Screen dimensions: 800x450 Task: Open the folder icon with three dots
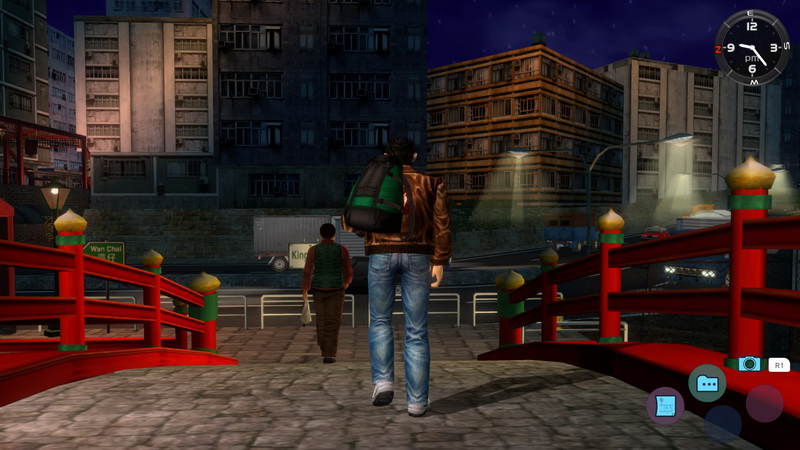click(x=707, y=383)
